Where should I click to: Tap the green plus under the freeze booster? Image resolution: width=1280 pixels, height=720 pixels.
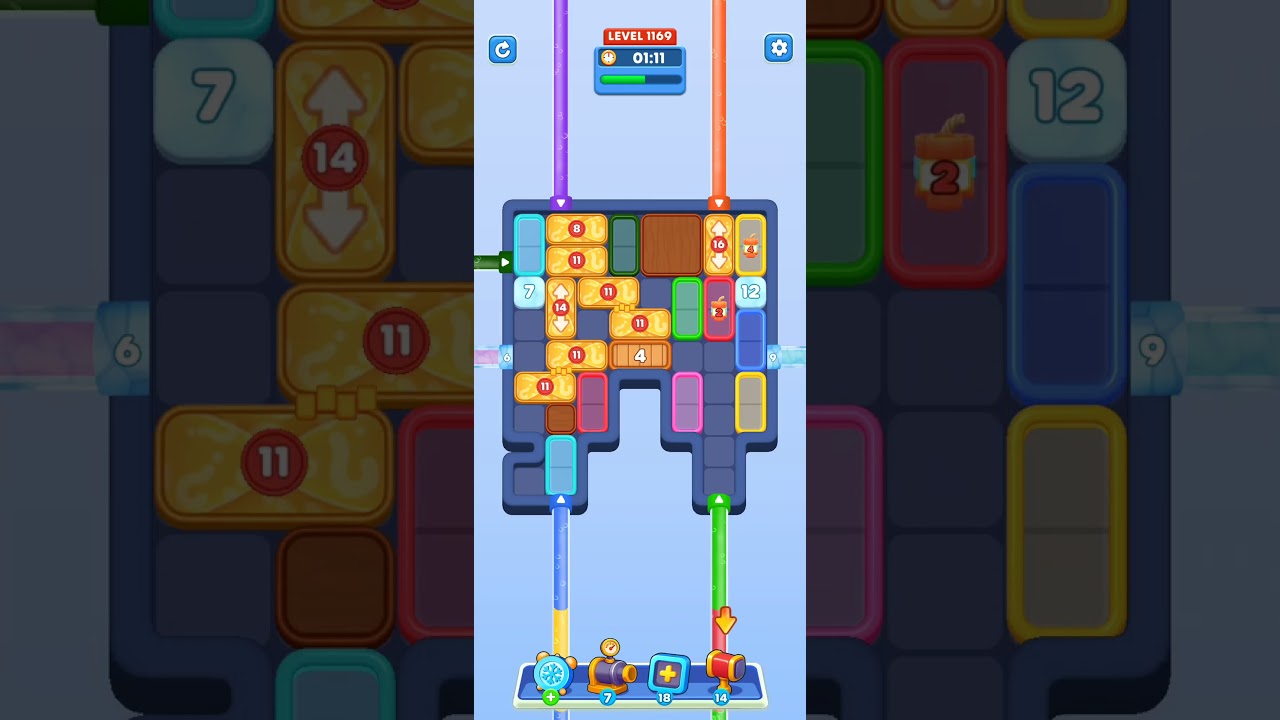click(549, 696)
